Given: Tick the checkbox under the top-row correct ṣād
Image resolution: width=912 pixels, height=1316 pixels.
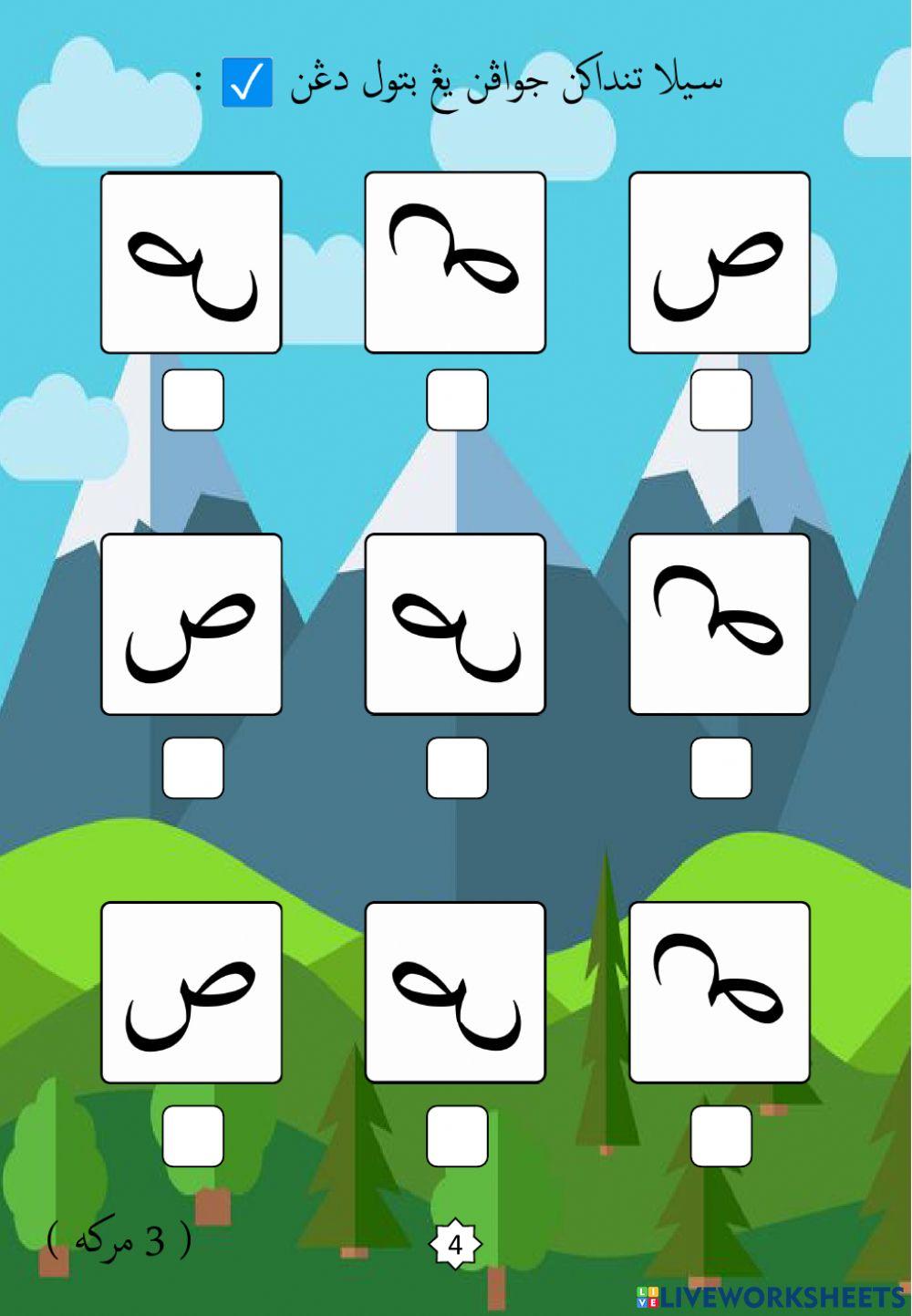Looking at the screenshot, I should pyautogui.click(x=720, y=399).
